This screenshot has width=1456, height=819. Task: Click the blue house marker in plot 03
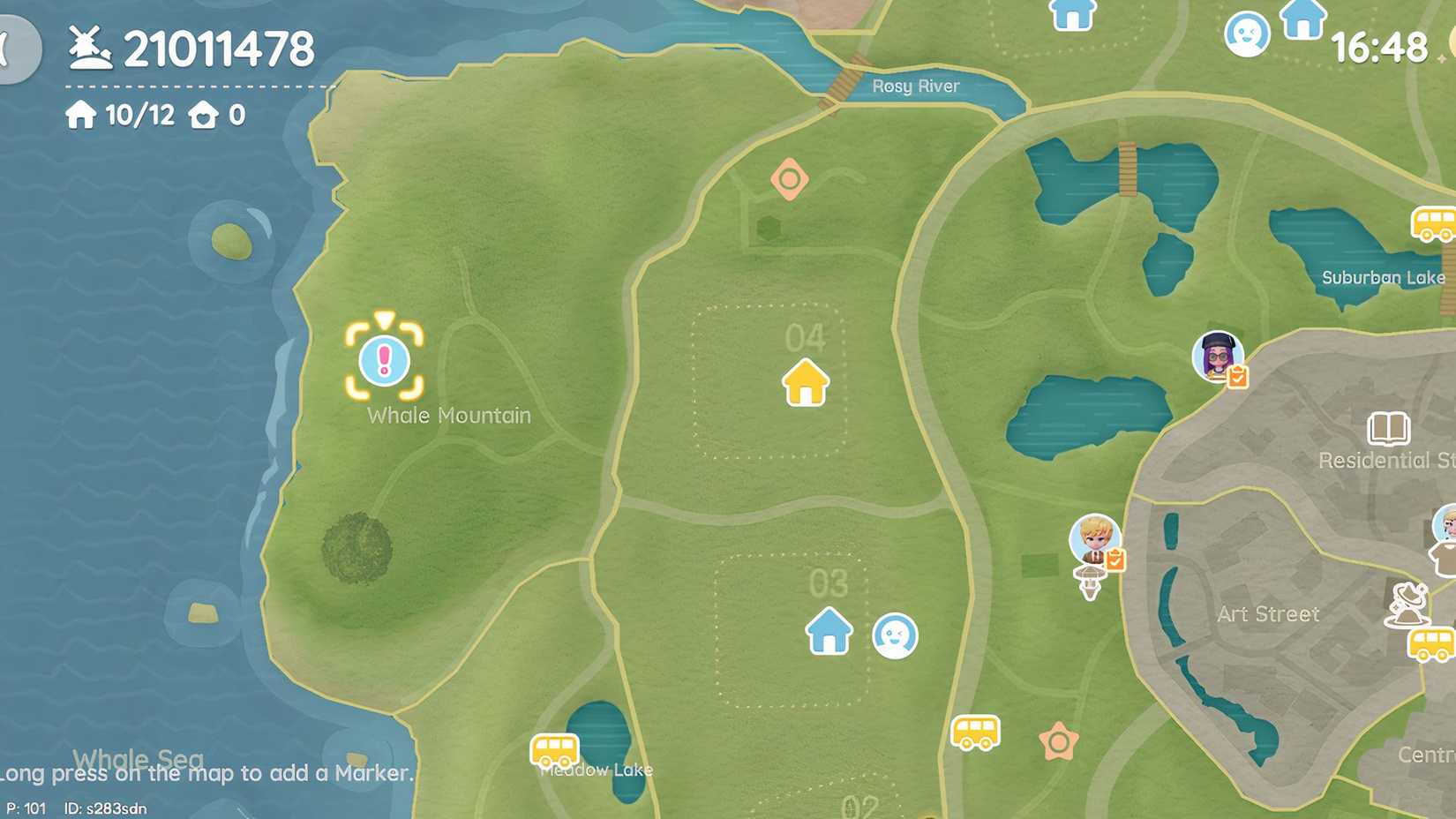coord(828,631)
